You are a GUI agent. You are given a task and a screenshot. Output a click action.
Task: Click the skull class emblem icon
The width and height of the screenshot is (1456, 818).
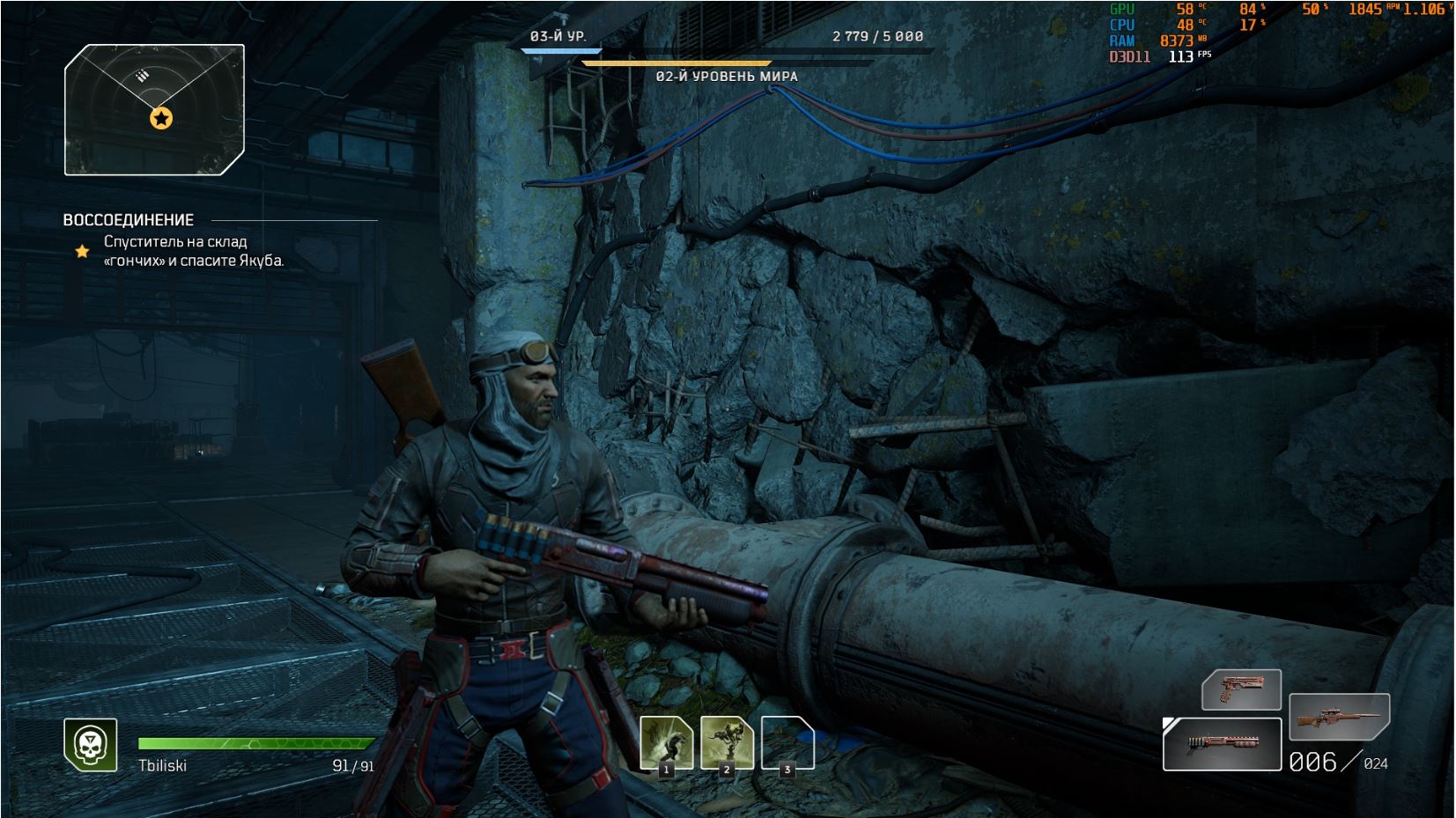pos(91,745)
